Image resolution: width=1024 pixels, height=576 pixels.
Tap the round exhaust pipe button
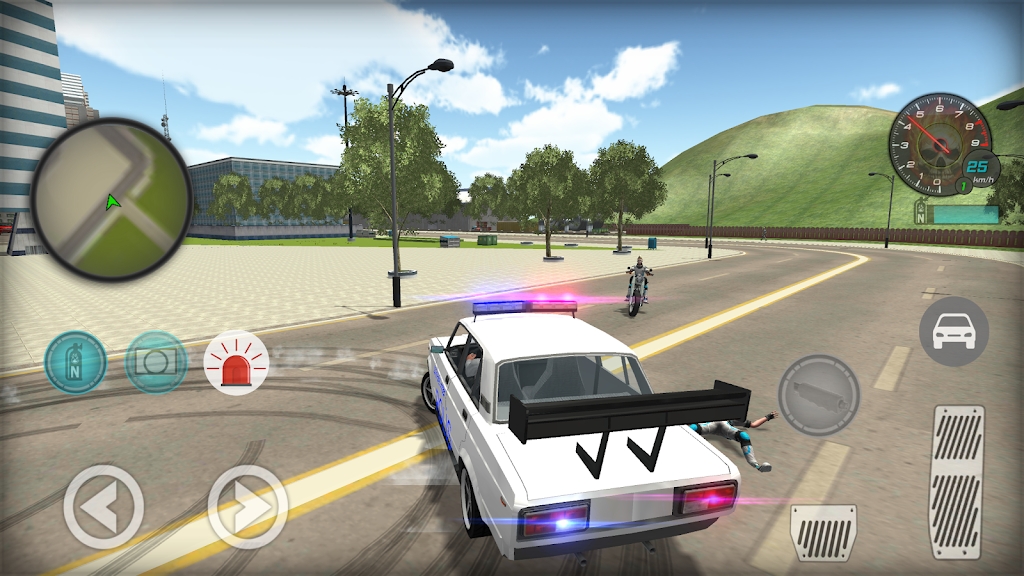[x=819, y=394]
